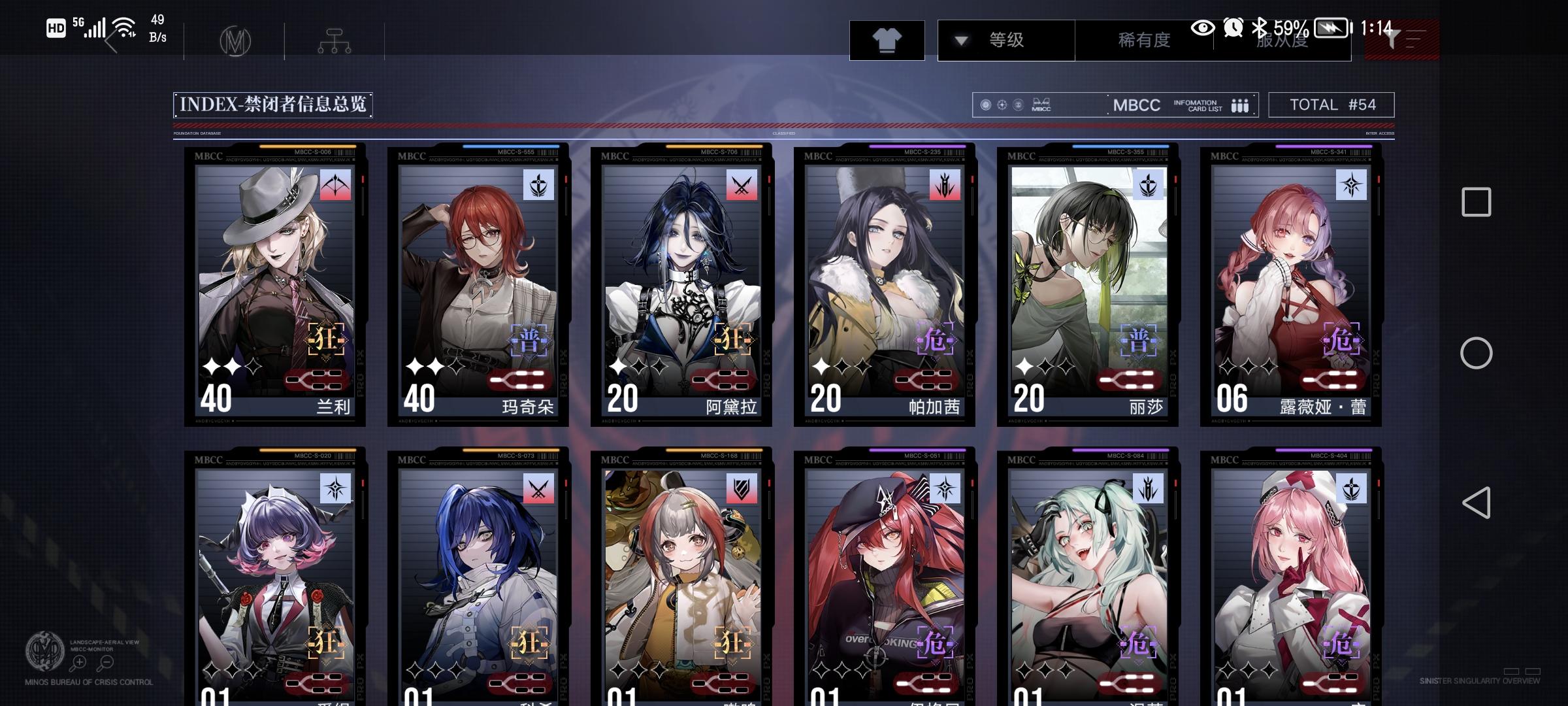Screen dimensions: 1568x706
Task: Switch sorting to 稀有度
Action: tap(1144, 39)
